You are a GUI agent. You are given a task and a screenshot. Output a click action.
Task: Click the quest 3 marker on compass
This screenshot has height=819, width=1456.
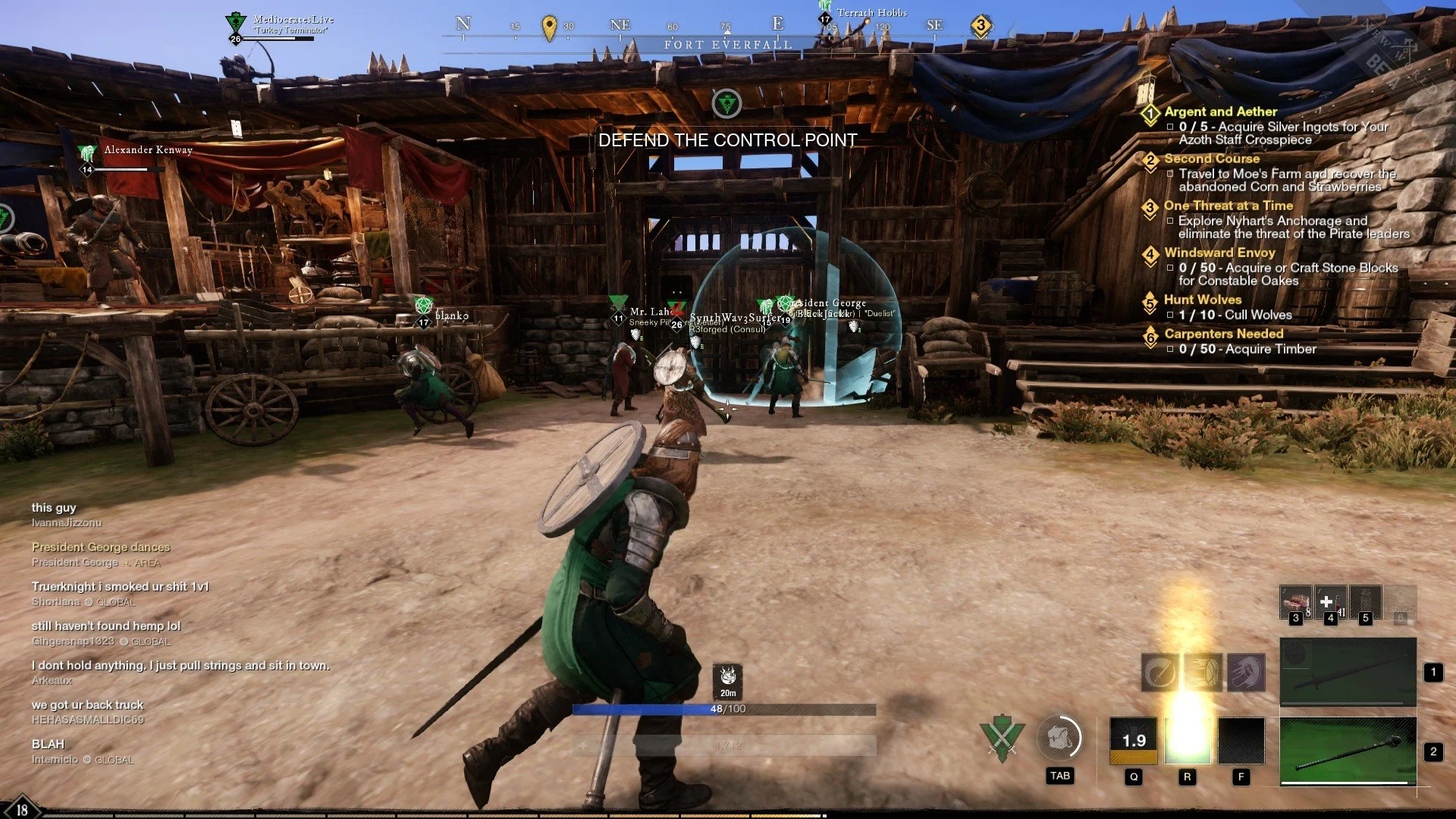pos(981,26)
